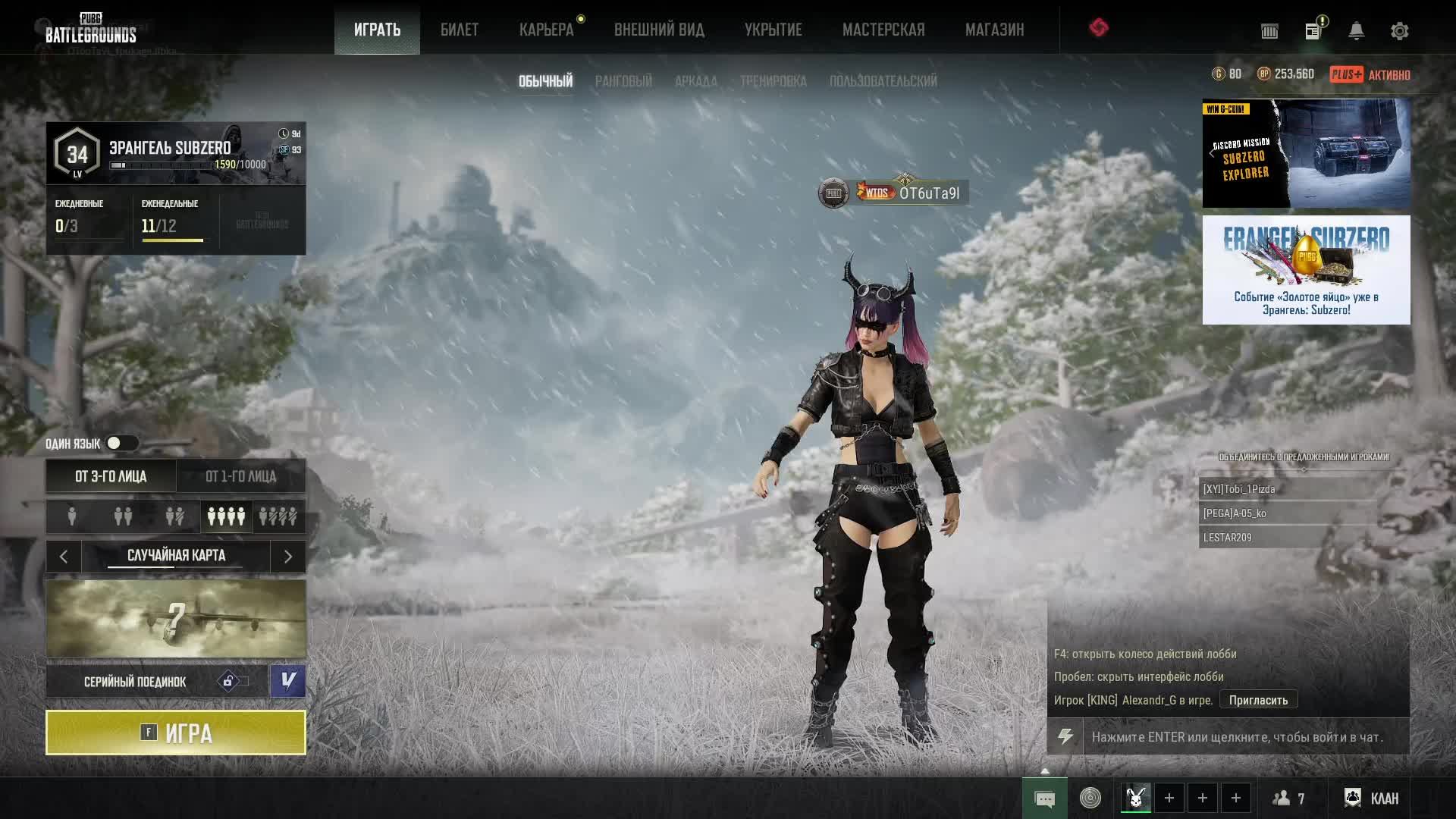The image size is (1456, 819).
Task: Open the Golden Egg event banner
Action: pos(1306,270)
